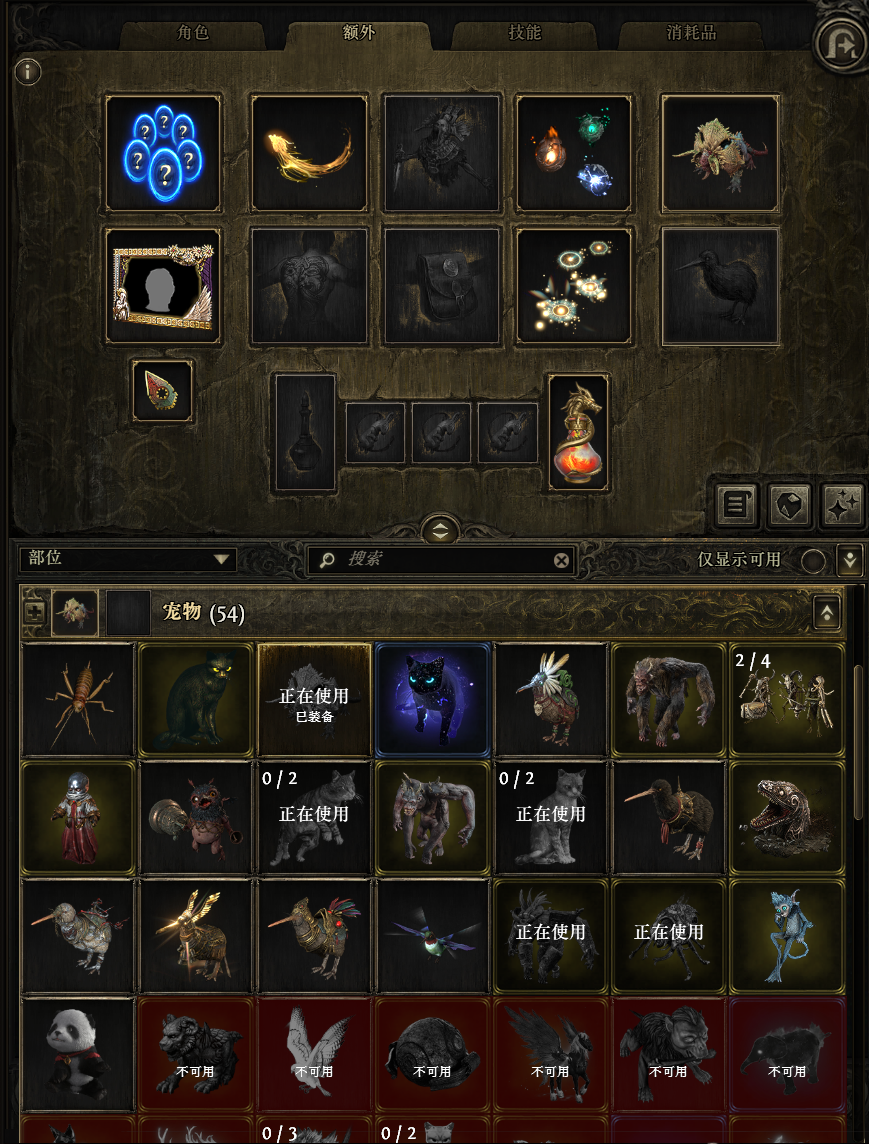The image size is (869, 1144).
Task: Open the 部位 dropdown filter
Action: 130,560
